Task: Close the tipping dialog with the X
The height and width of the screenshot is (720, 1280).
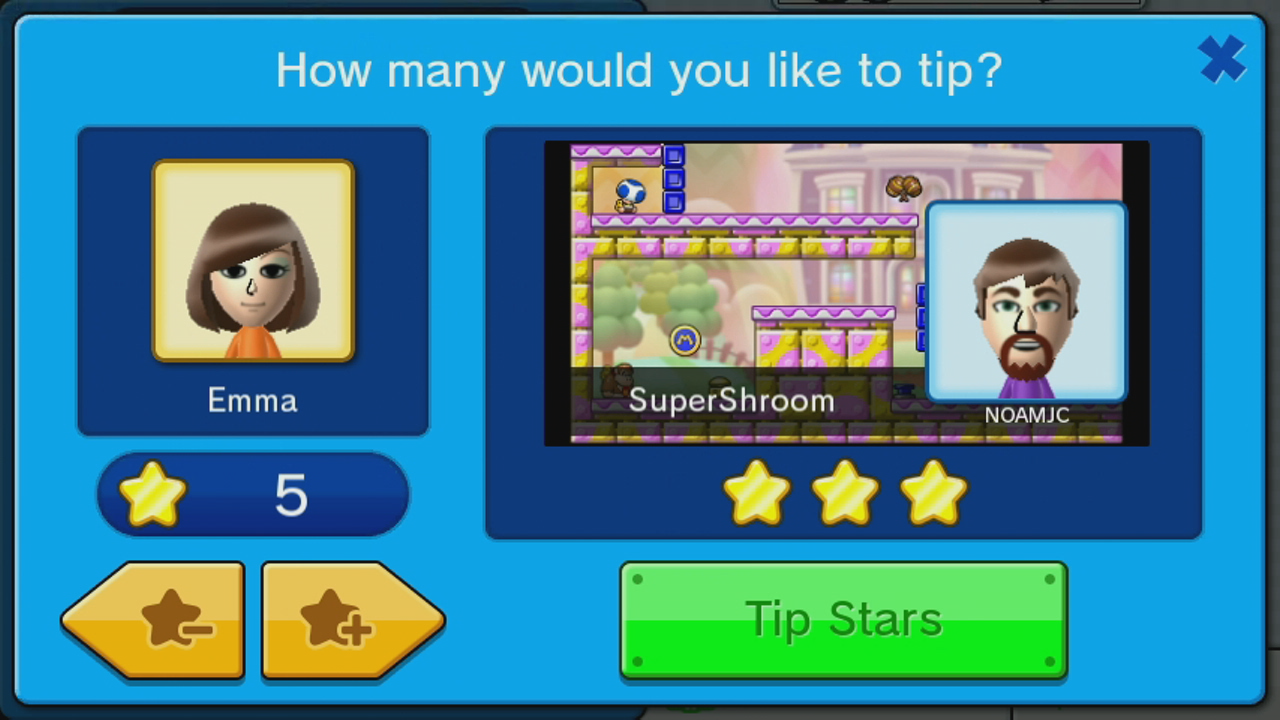Action: 1222,58
